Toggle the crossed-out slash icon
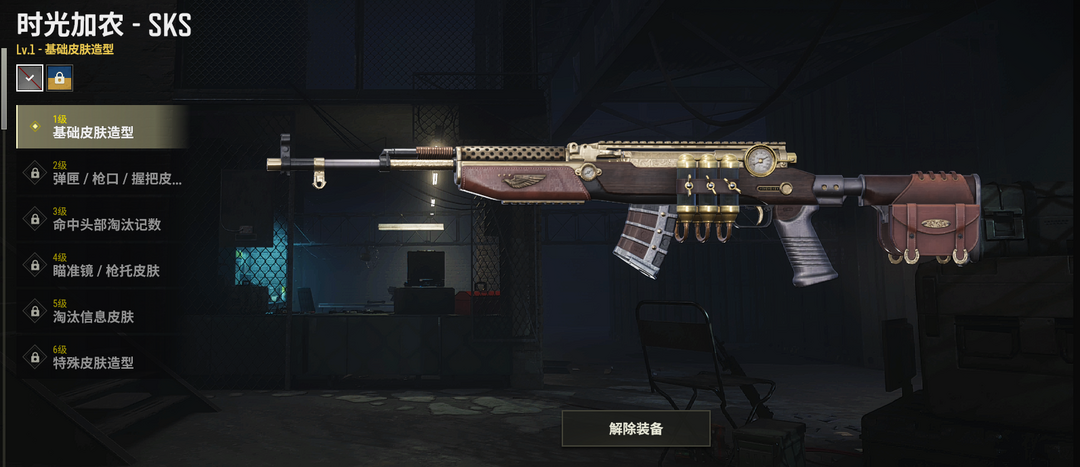 tap(30, 78)
